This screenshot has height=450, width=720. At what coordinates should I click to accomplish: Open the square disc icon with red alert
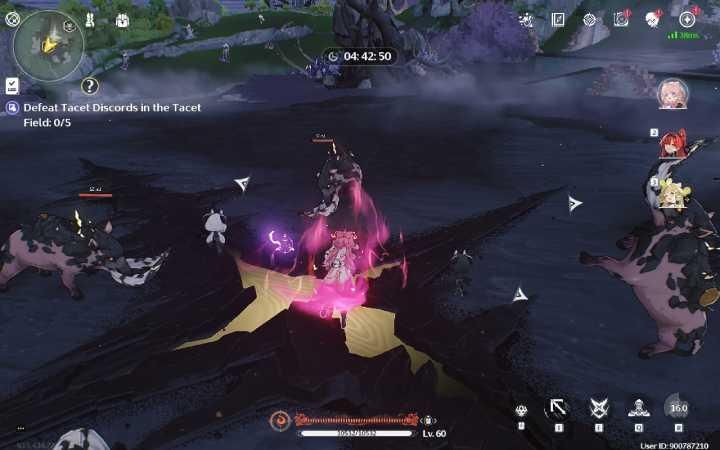point(621,19)
